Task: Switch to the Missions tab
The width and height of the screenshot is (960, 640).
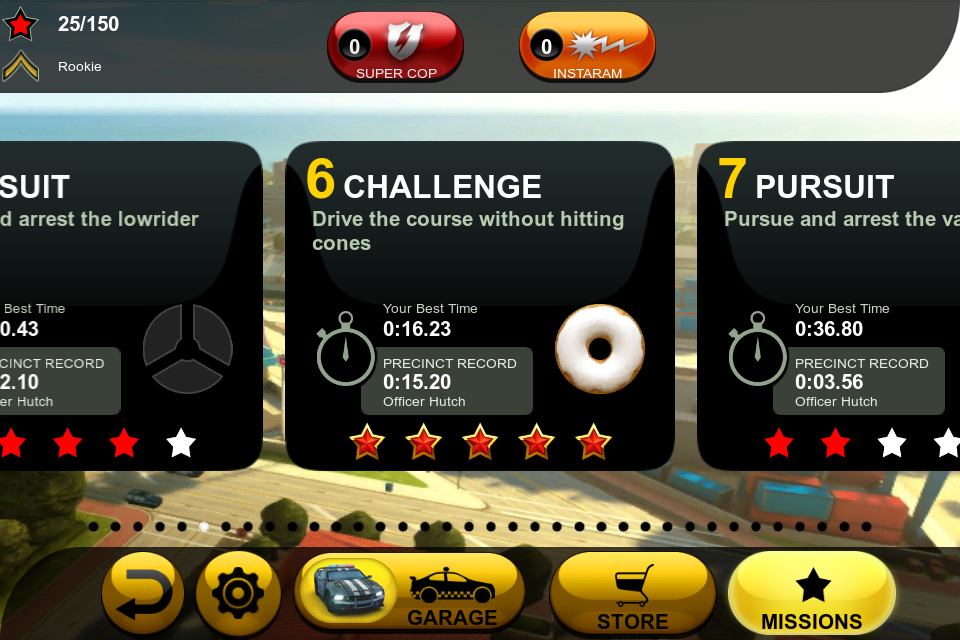Action: click(x=811, y=594)
